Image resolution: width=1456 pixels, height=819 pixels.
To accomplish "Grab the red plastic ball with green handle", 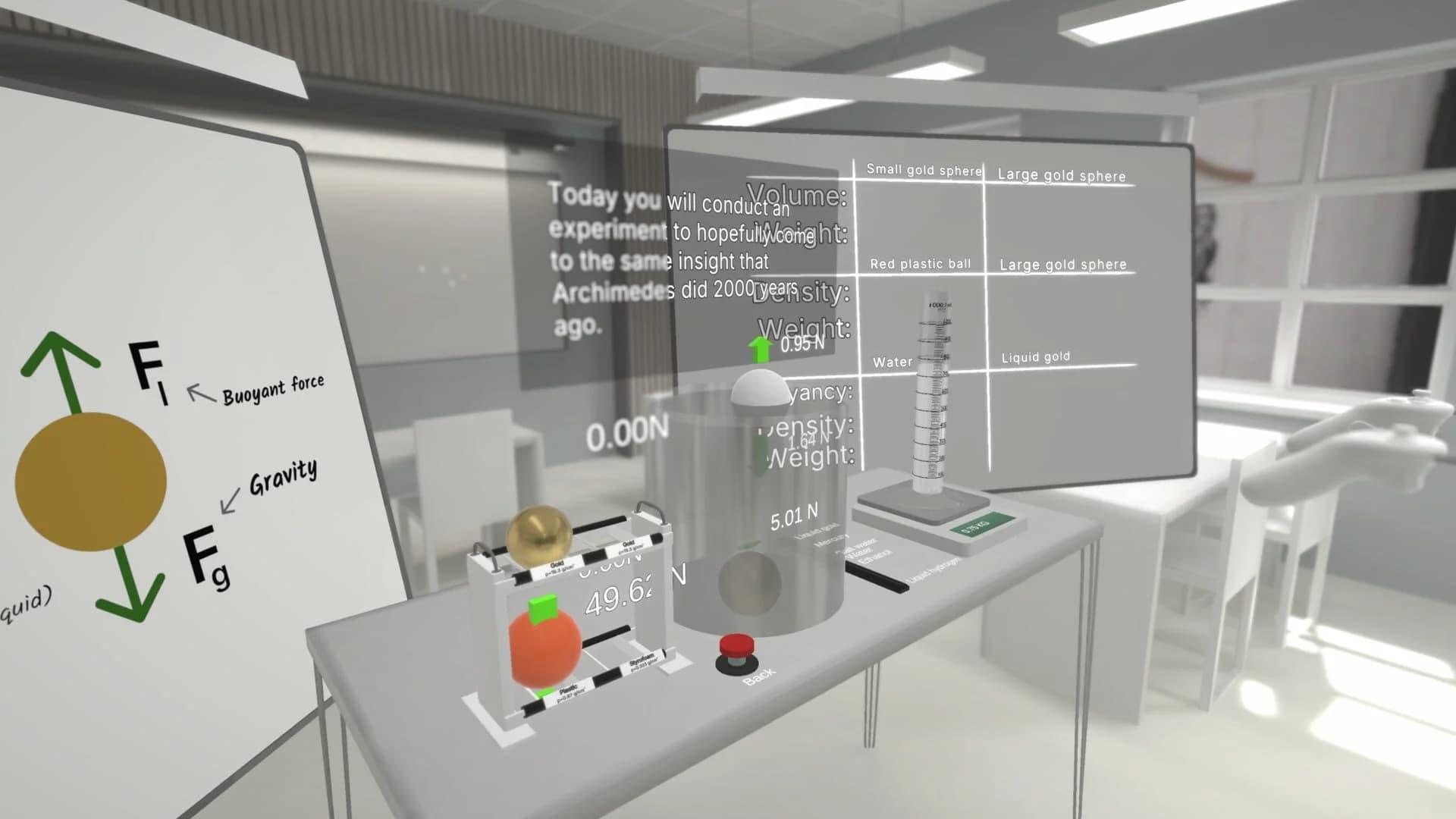I will (x=545, y=644).
